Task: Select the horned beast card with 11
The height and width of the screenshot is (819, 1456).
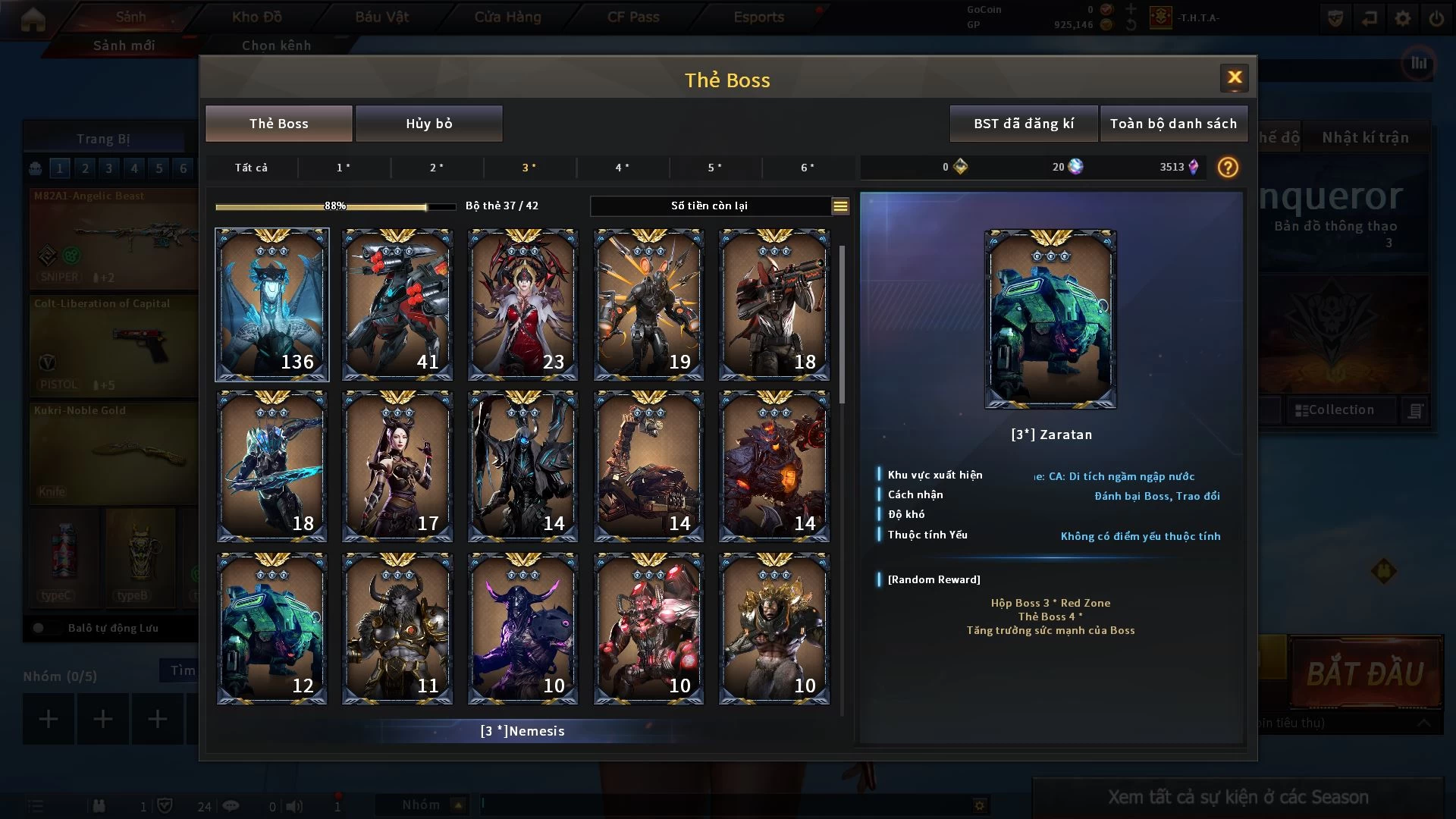Action: pos(397,629)
